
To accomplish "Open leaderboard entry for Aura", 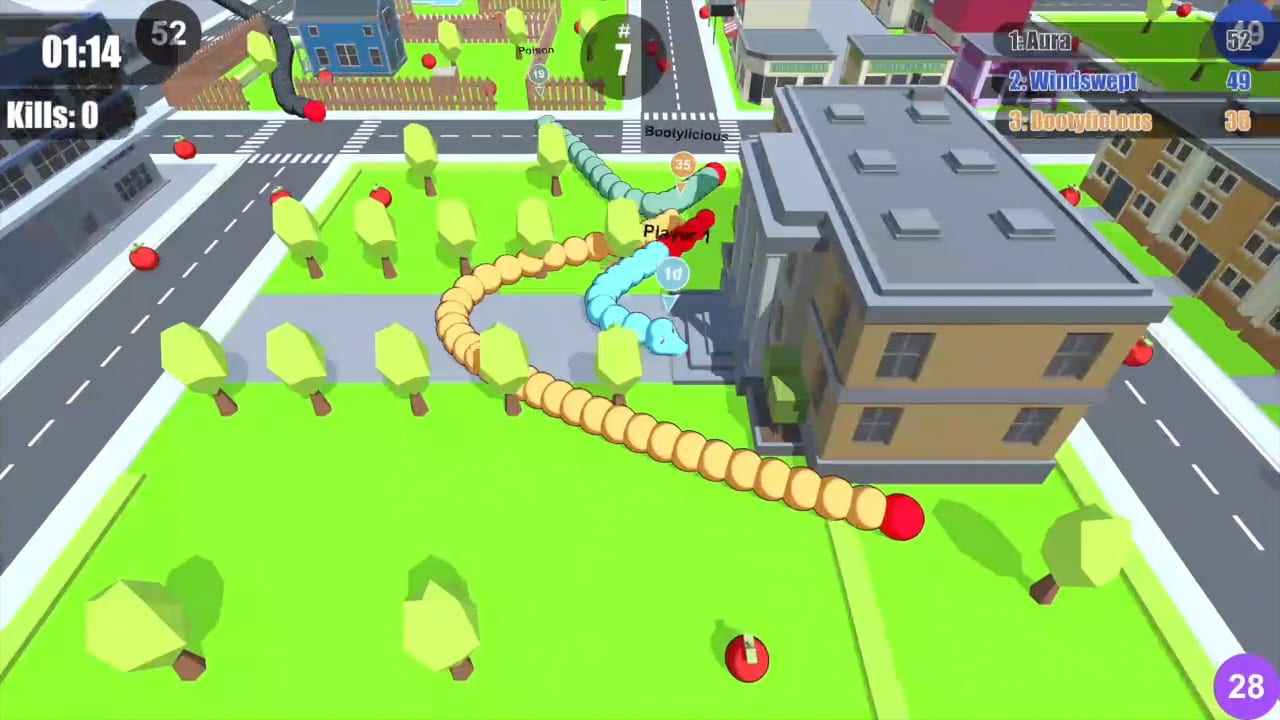I will (1040, 43).
